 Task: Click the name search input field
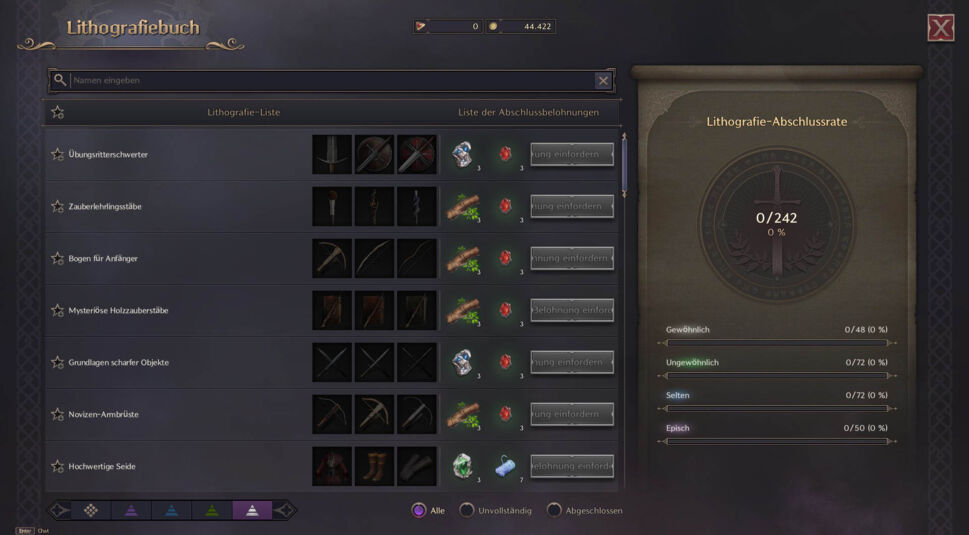(330, 80)
